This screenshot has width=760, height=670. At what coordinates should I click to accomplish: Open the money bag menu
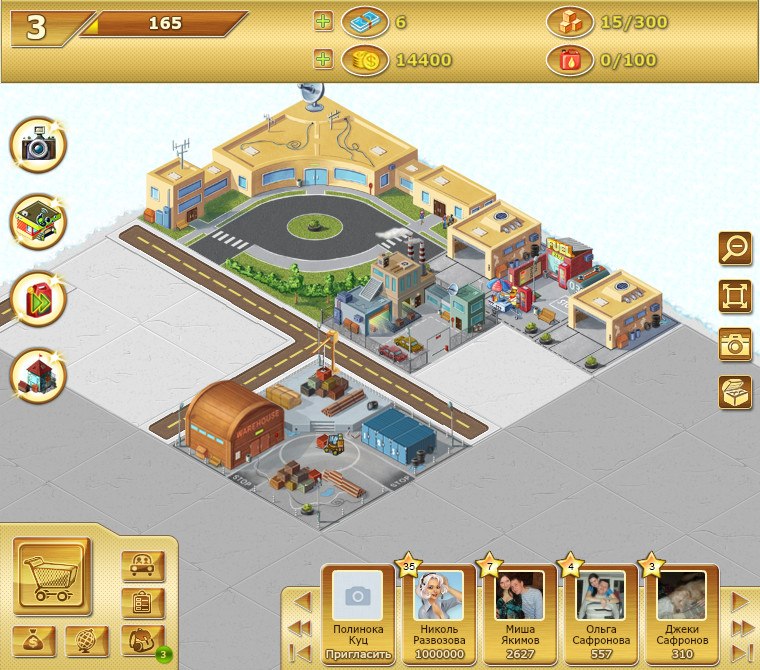coord(34,640)
